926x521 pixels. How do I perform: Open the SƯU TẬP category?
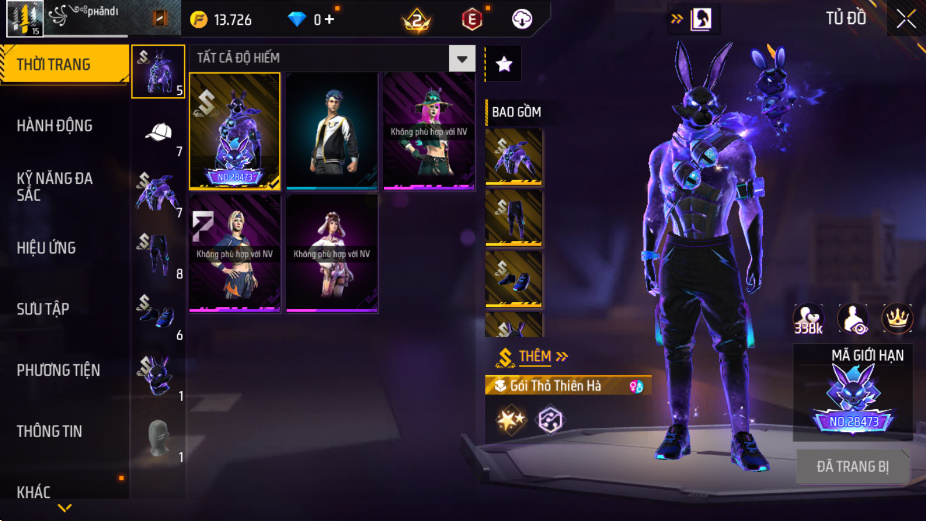point(64,309)
